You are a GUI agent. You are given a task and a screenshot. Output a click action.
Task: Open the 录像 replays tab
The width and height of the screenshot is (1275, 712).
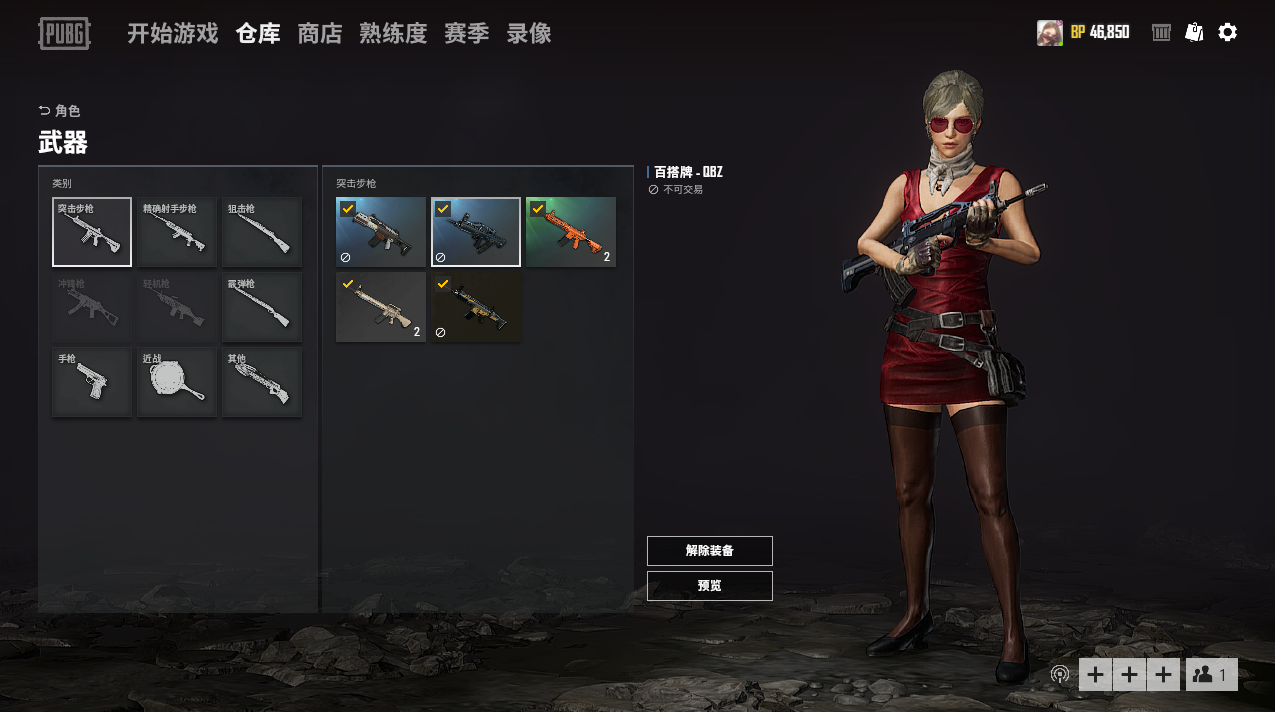529,34
